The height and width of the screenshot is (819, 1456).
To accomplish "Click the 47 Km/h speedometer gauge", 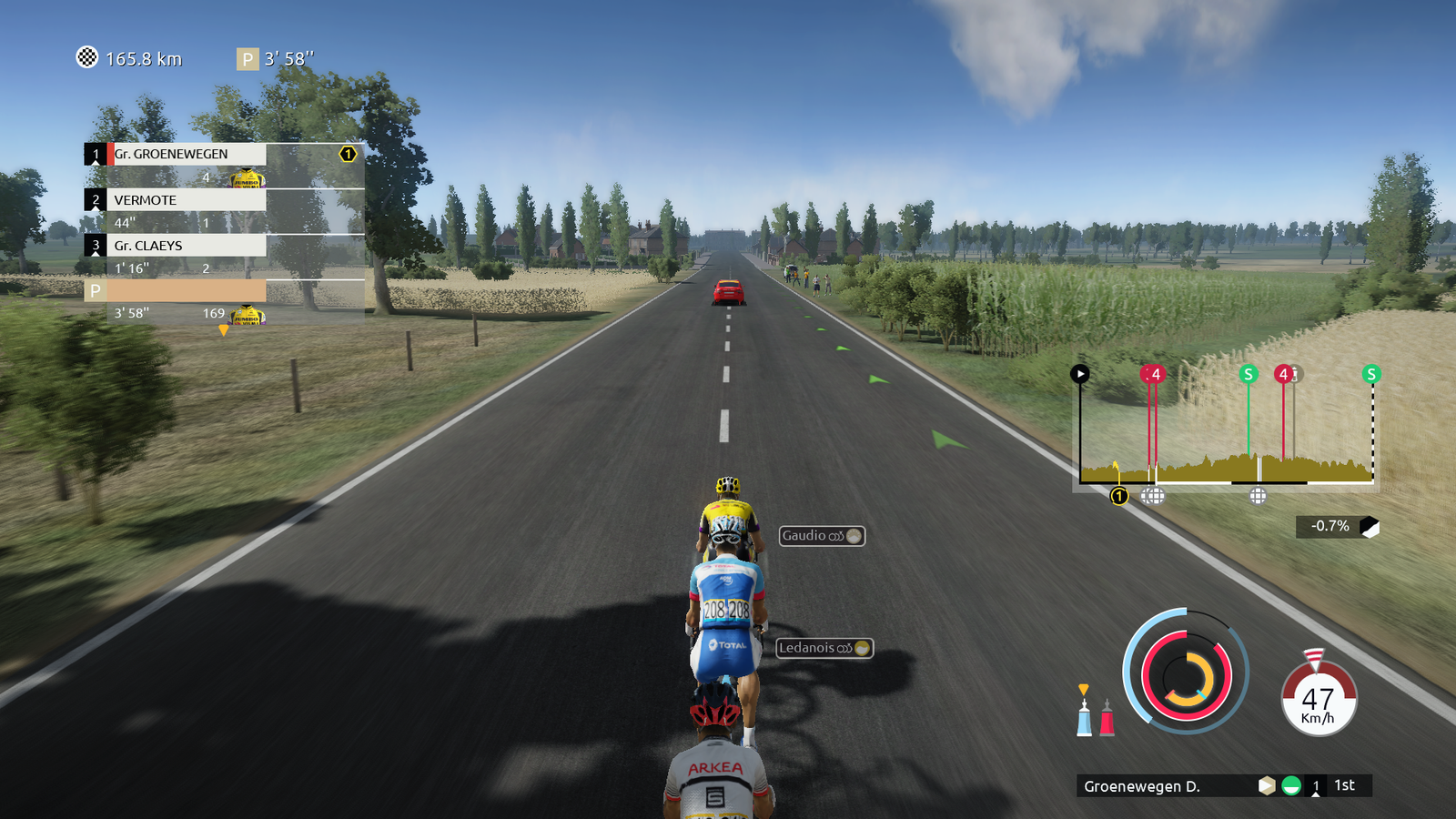I will (1318, 697).
